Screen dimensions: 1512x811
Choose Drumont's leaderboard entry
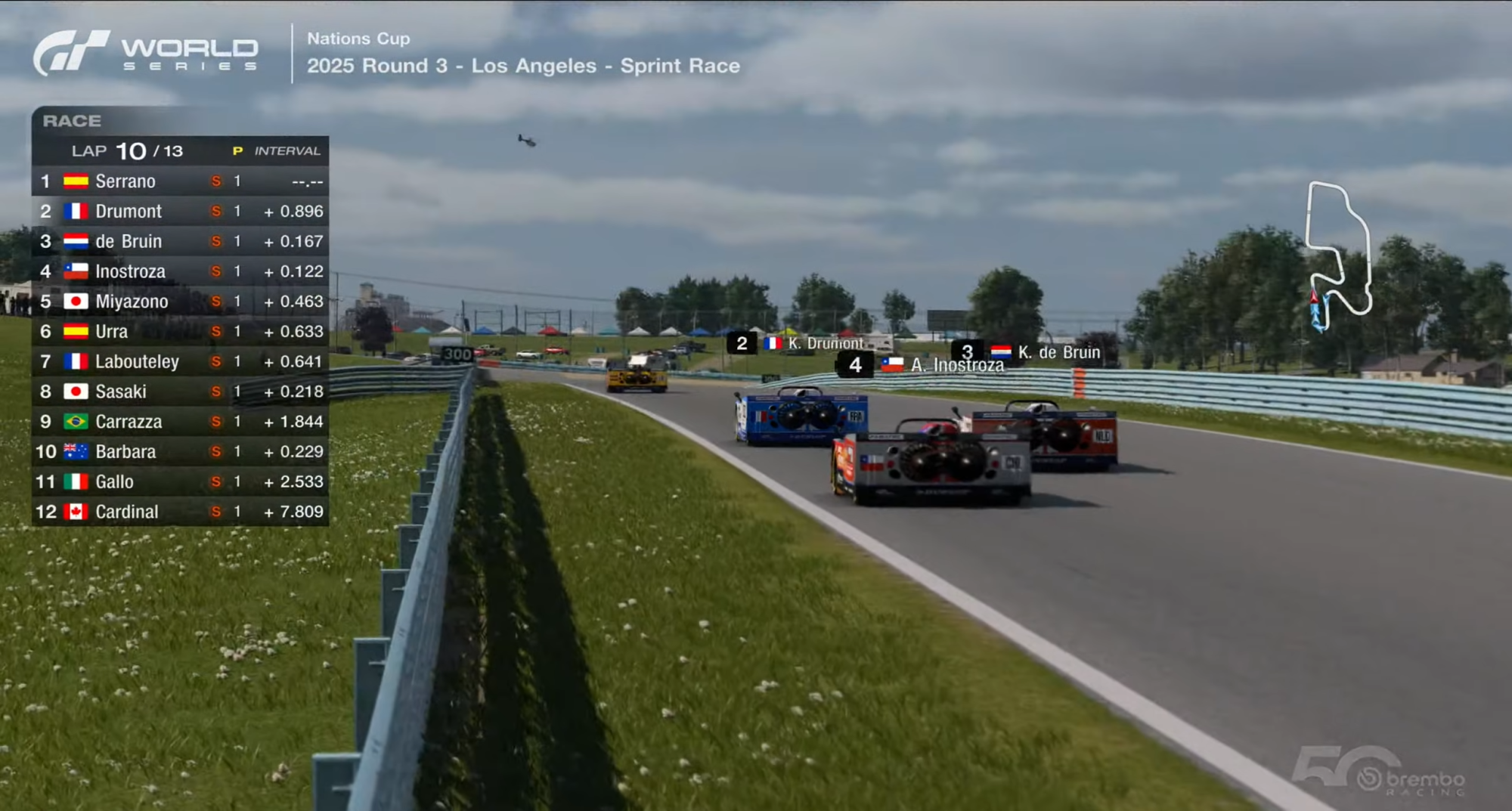(180, 212)
